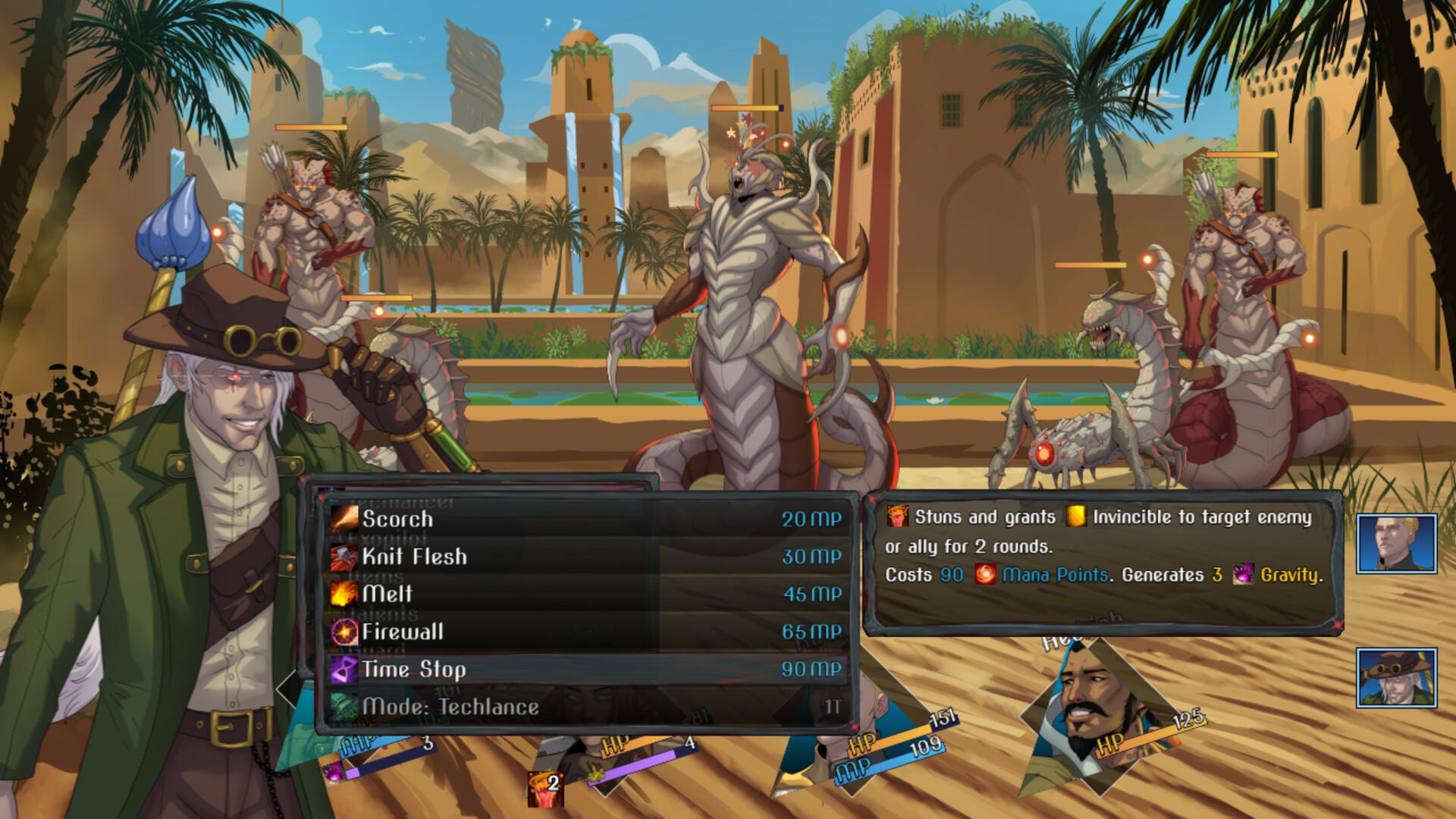The height and width of the screenshot is (819, 1456).
Task: Click the stun icon at the tooltip start
Action: pyautogui.click(x=898, y=516)
